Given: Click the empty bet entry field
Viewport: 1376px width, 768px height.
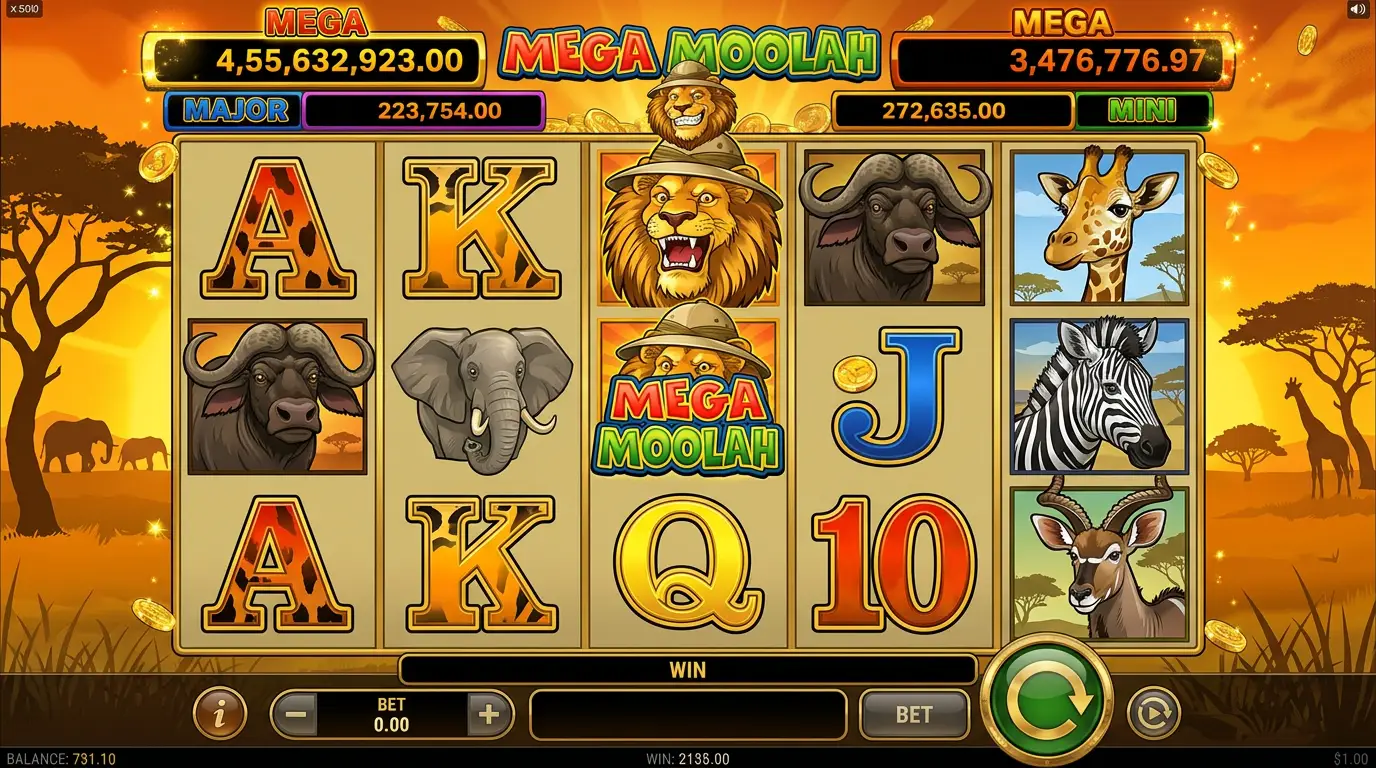Looking at the screenshot, I should click(x=690, y=715).
